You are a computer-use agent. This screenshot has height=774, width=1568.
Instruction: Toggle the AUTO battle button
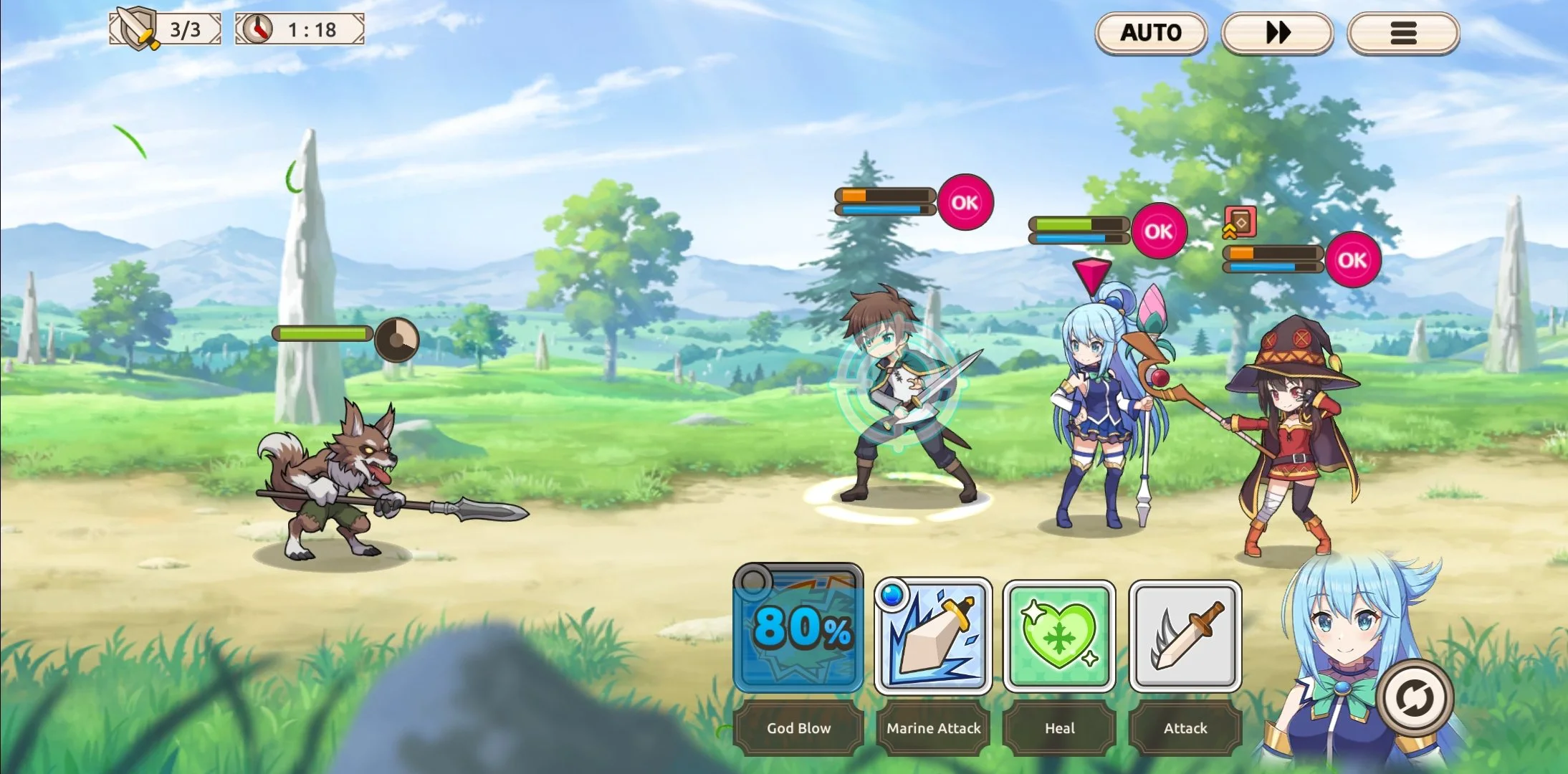coord(1151,33)
